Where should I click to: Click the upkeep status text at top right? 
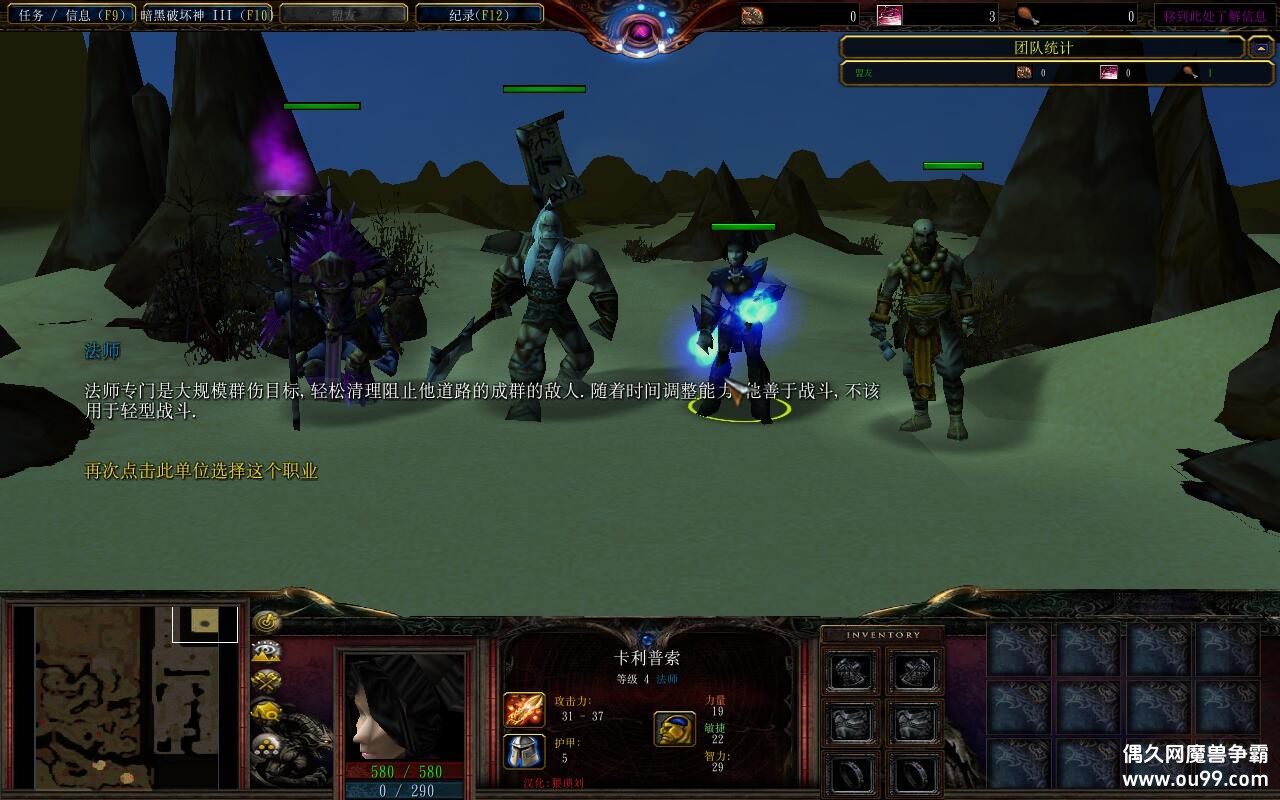1214,16
